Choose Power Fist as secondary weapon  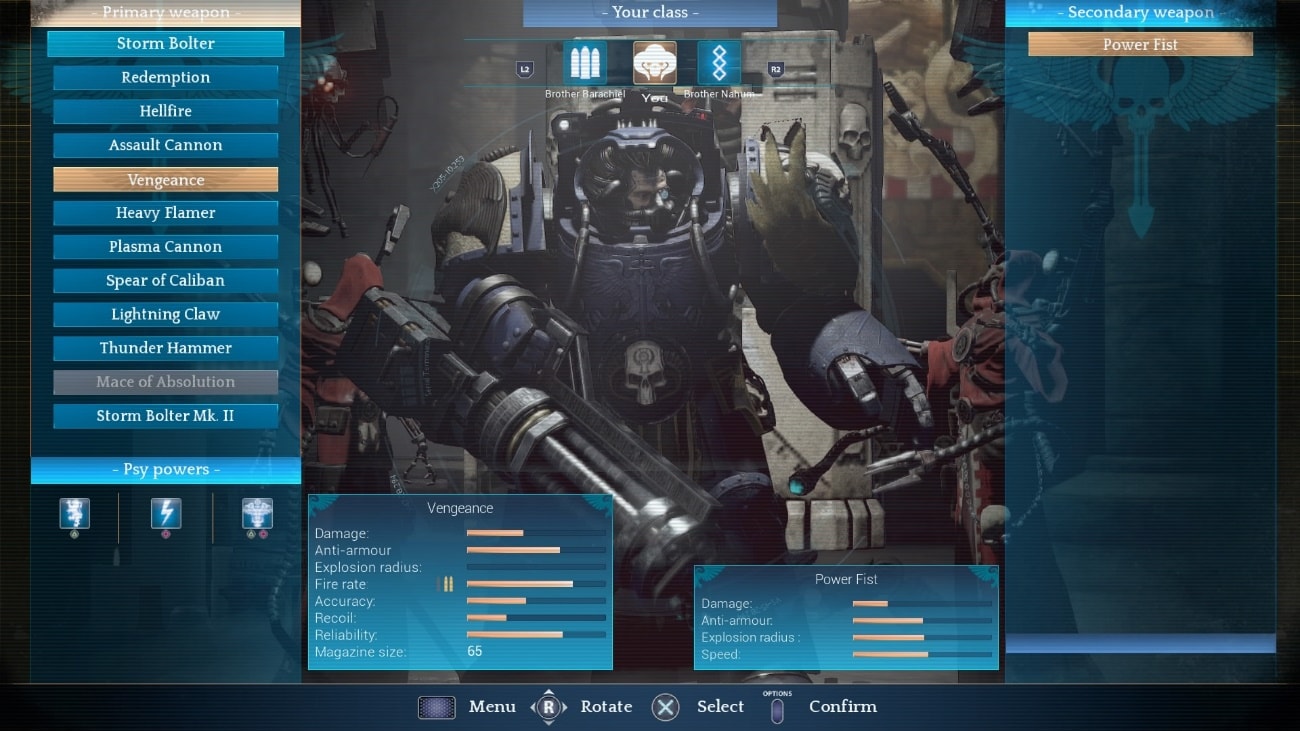point(1140,45)
